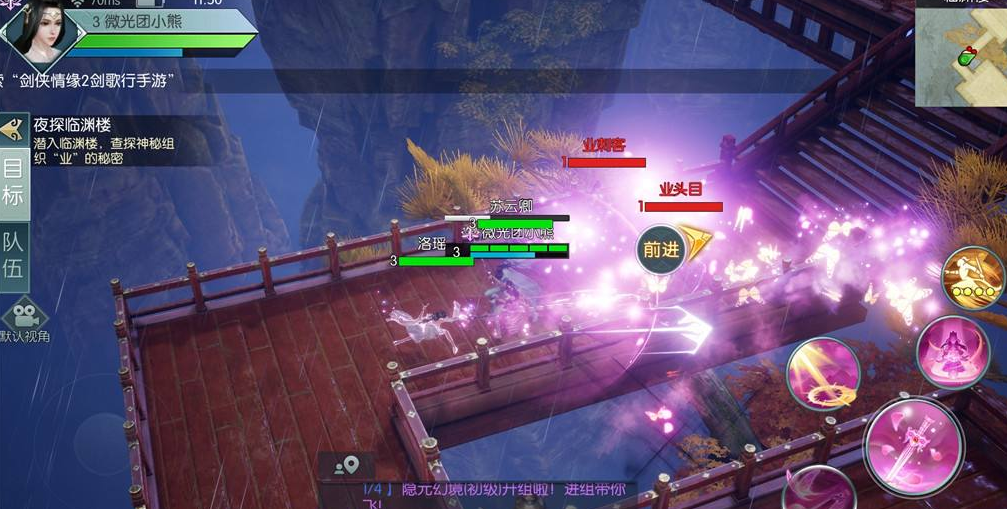The width and height of the screenshot is (1007, 509).
Task: Activate the partly hidden pink skill at the bottom
Action: point(818,490)
